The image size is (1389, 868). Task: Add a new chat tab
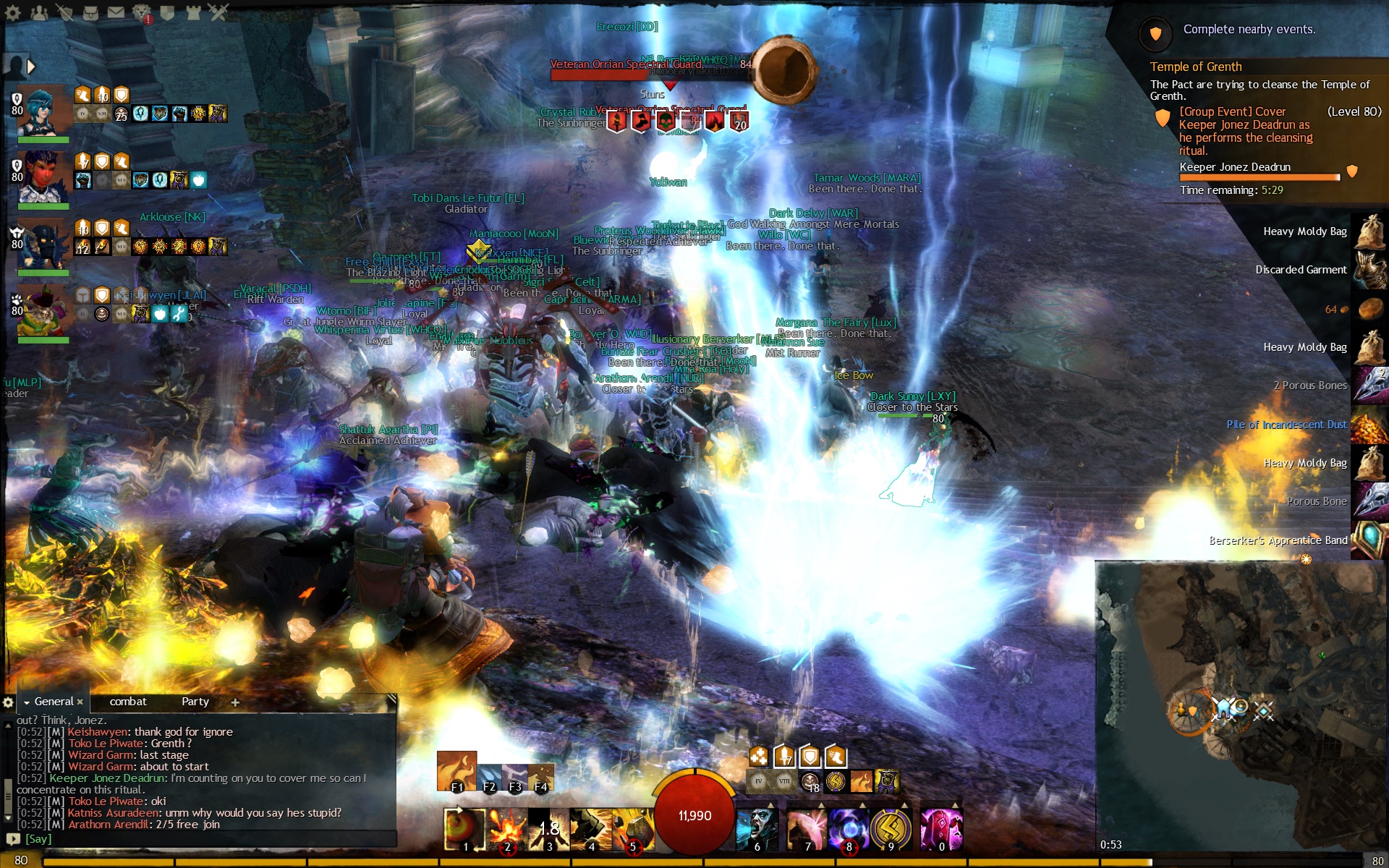[235, 702]
